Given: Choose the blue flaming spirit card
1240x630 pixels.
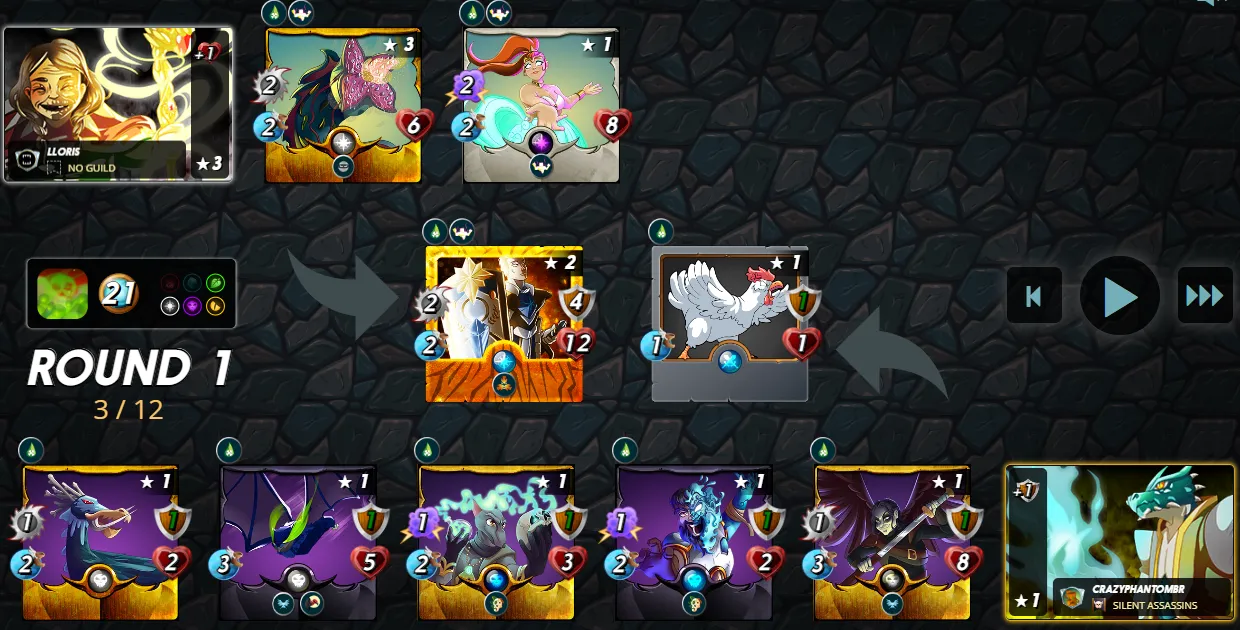Looking at the screenshot, I should pyautogui.click(x=693, y=541).
